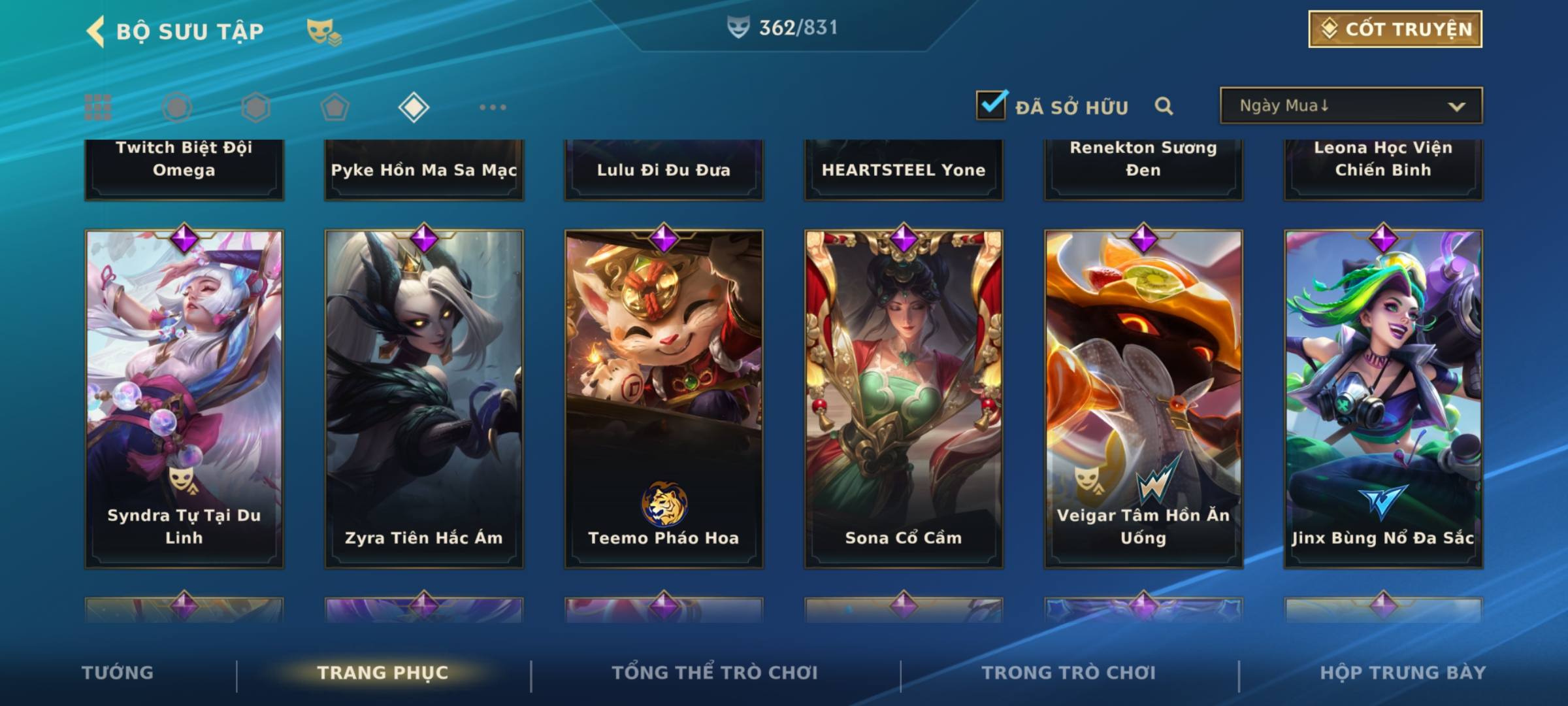View the Sona Cổ Cầm skin
1568x706 pixels.
pyautogui.click(x=904, y=399)
